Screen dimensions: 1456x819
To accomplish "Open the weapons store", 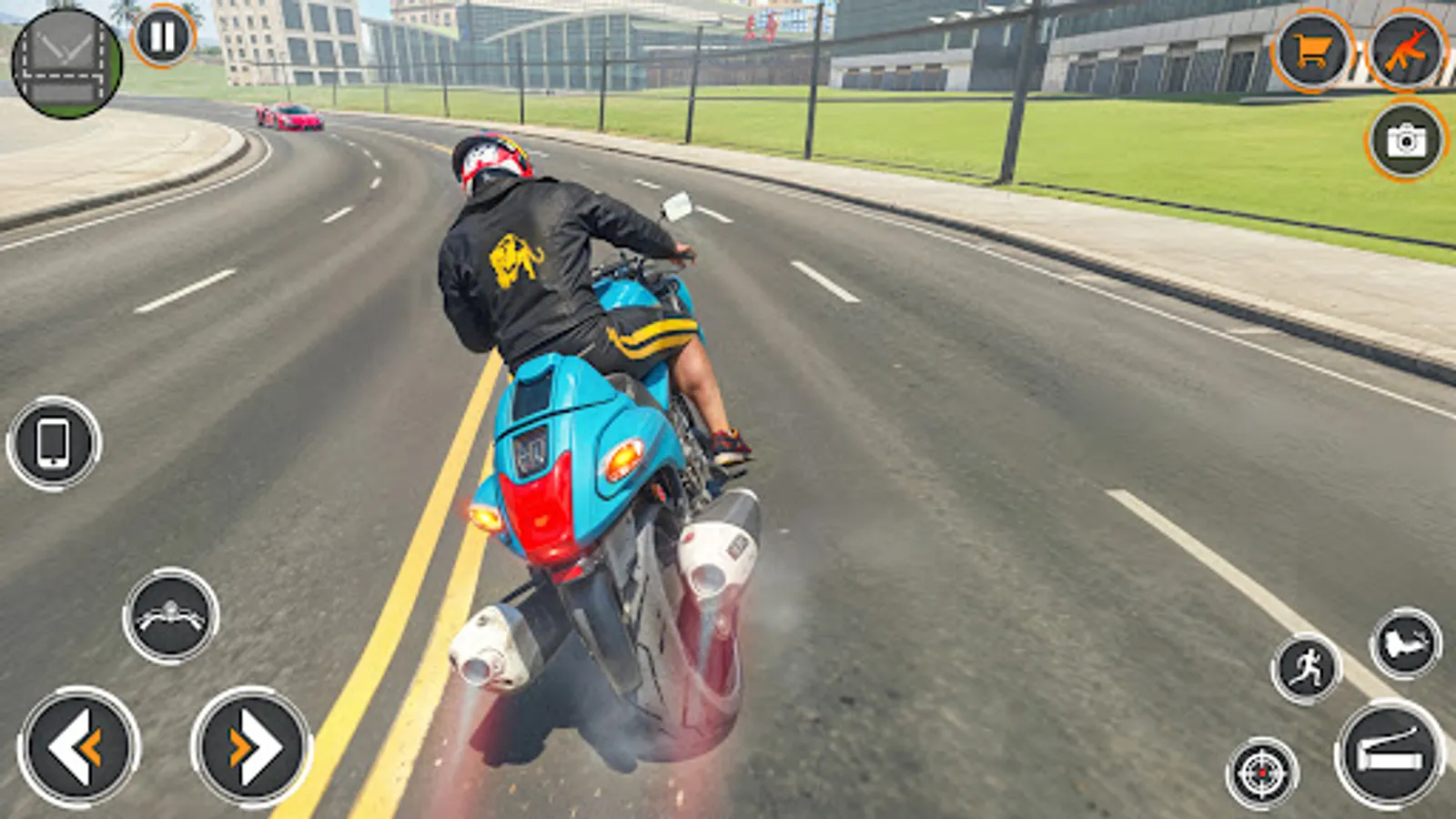I will pos(1406,47).
